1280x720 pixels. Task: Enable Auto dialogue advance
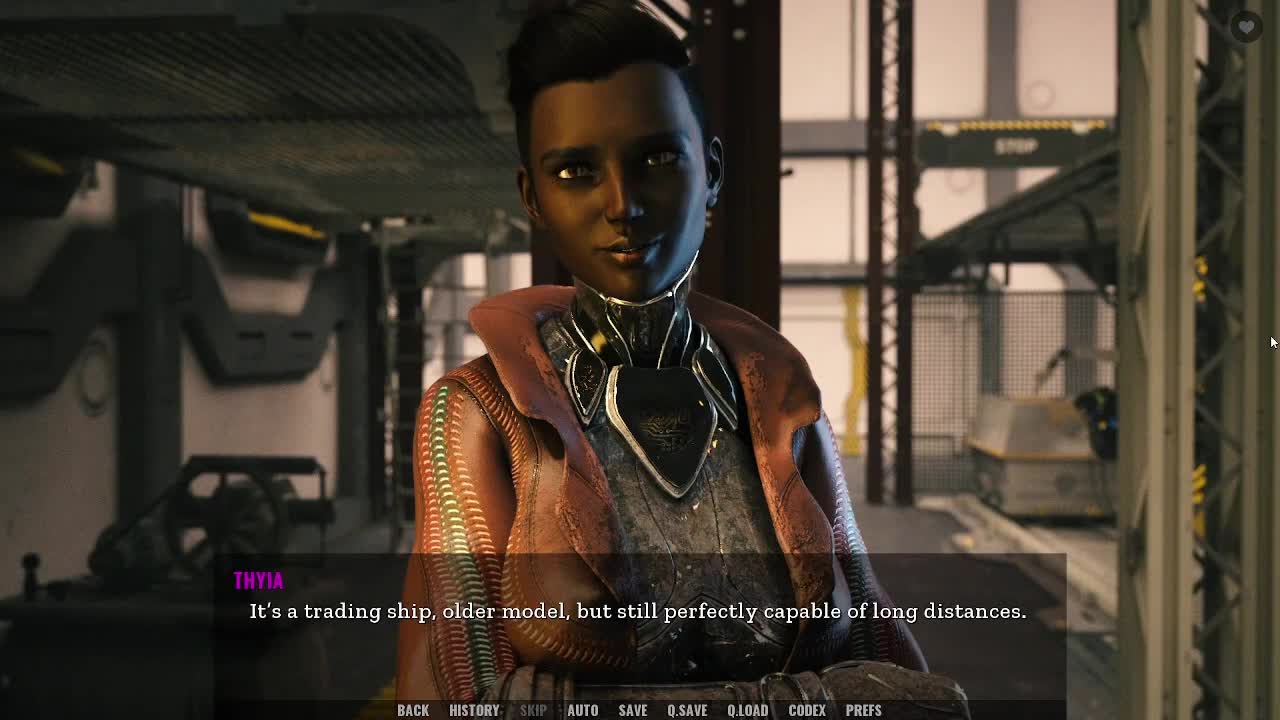[x=583, y=710]
